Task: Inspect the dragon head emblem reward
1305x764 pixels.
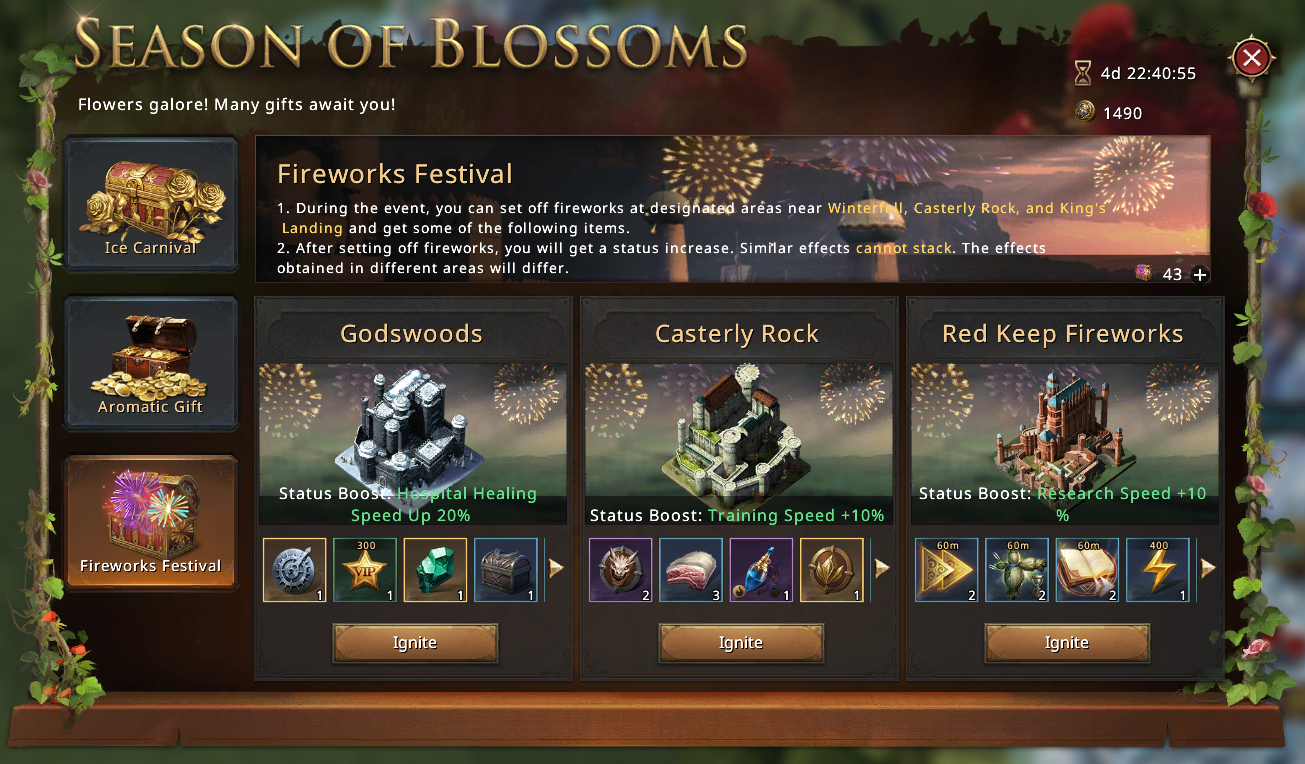Action: point(621,570)
